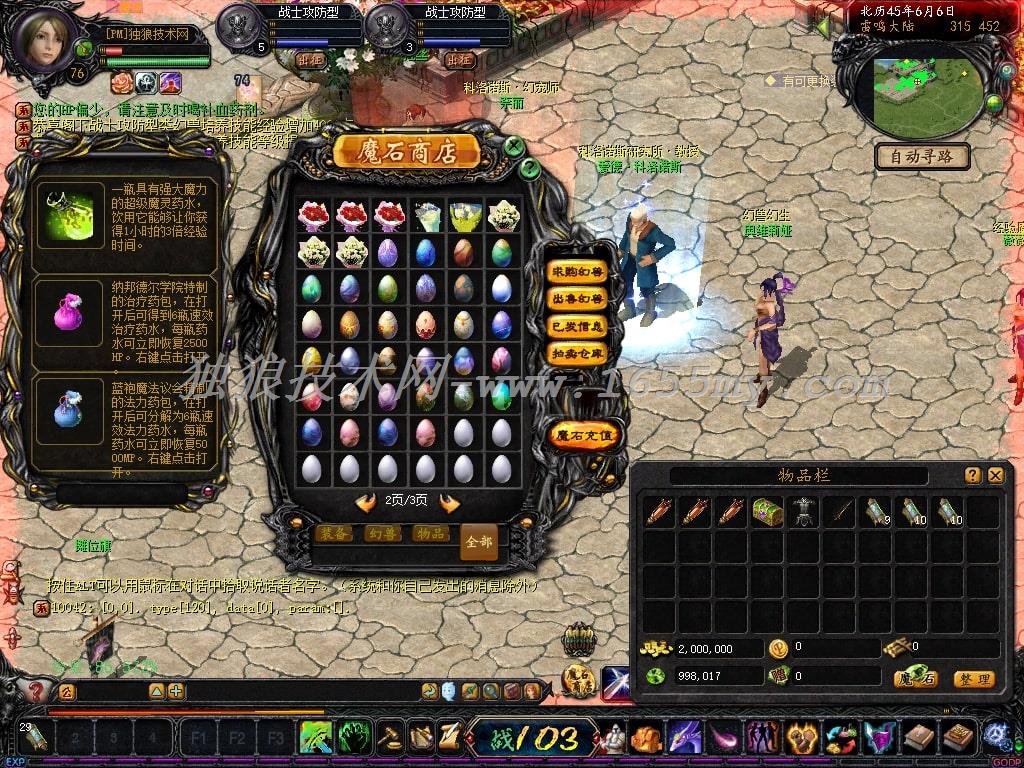Screen dimensions: 1024x768
Task: Recharge magic stones via 魔石充值
Action: point(585,435)
